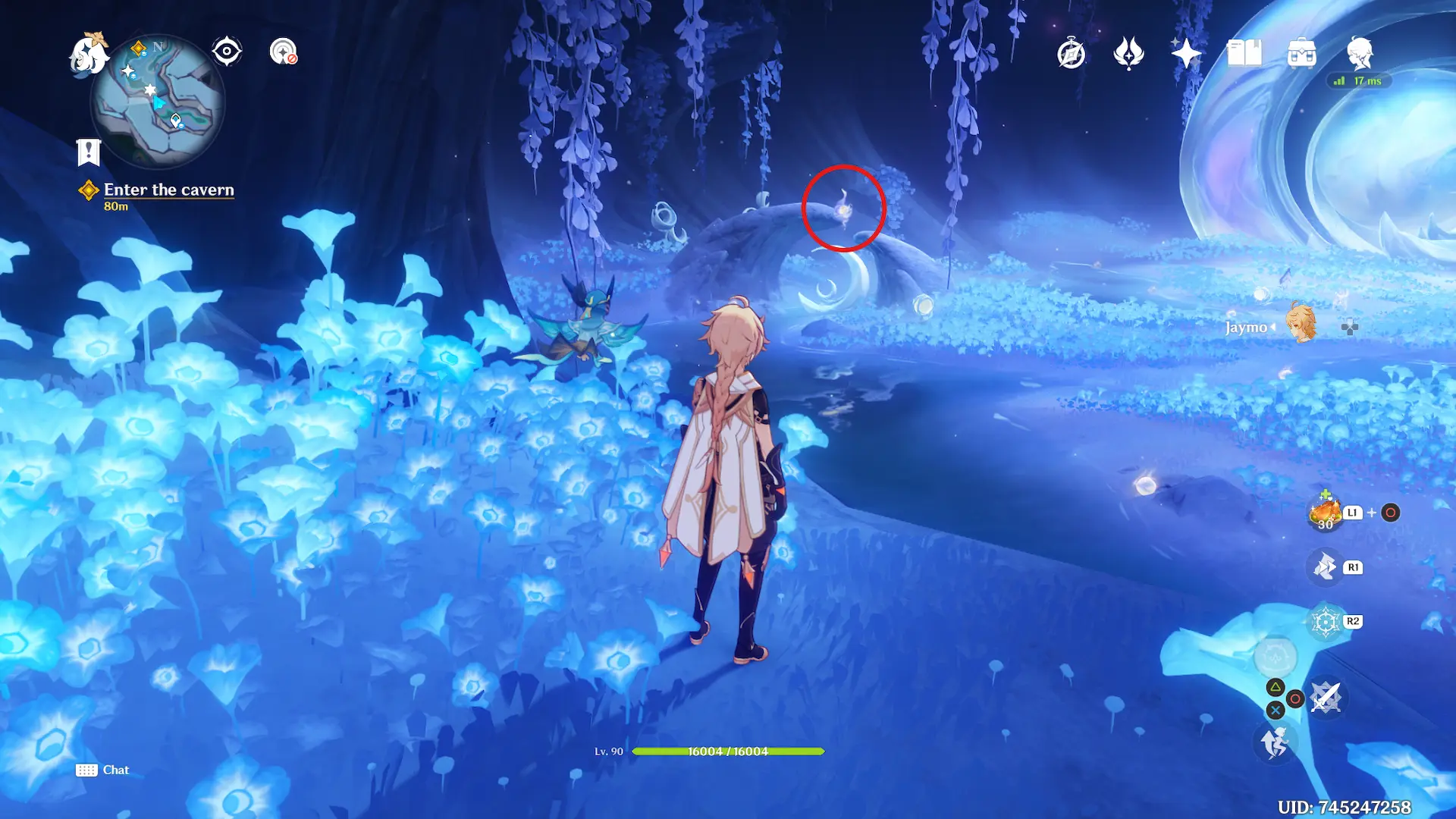This screenshot has width=1456, height=819.
Task: Open the backpack inventory
Action: click(1301, 54)
